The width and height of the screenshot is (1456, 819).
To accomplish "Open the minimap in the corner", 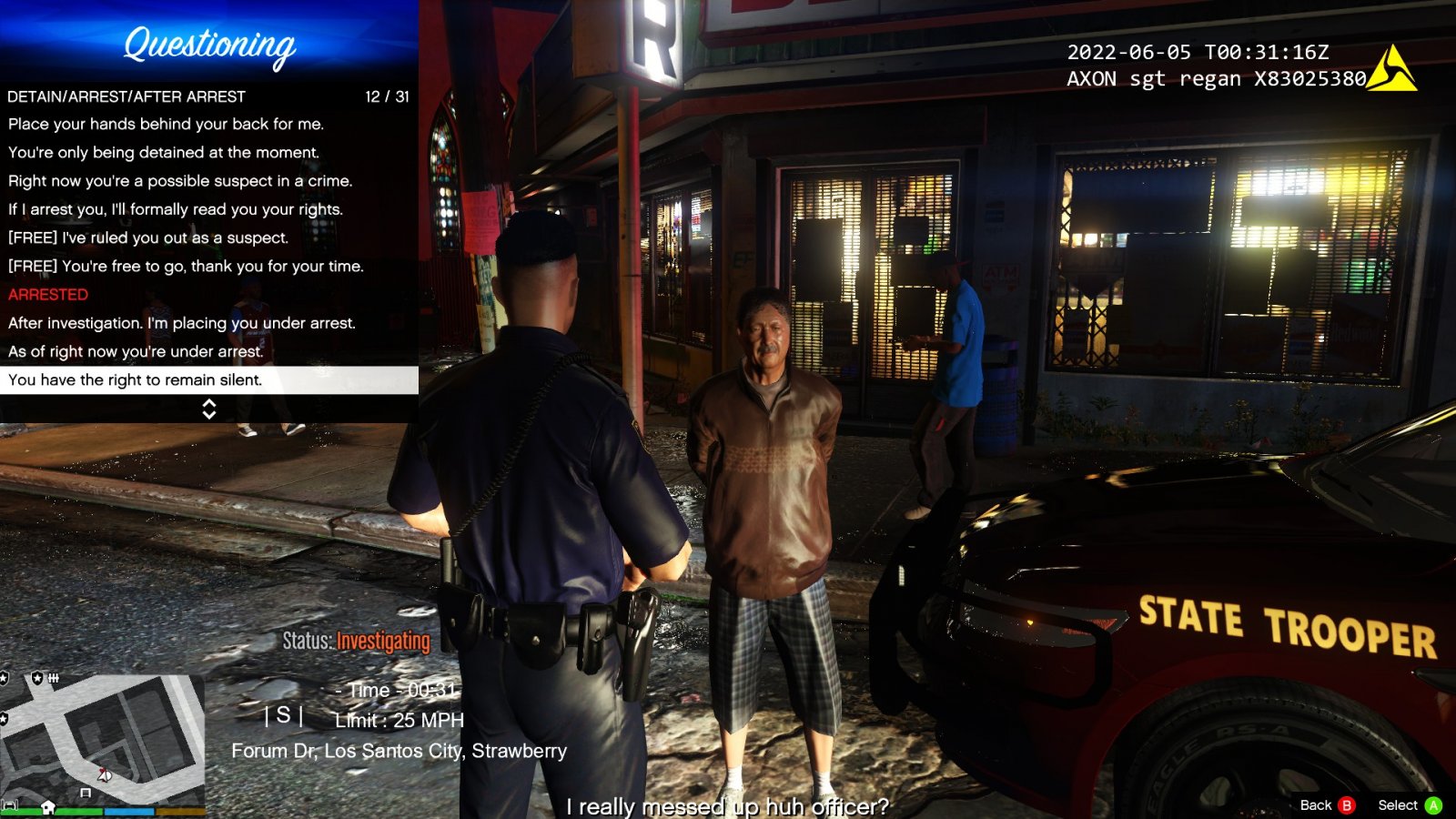I will (102, 742).
